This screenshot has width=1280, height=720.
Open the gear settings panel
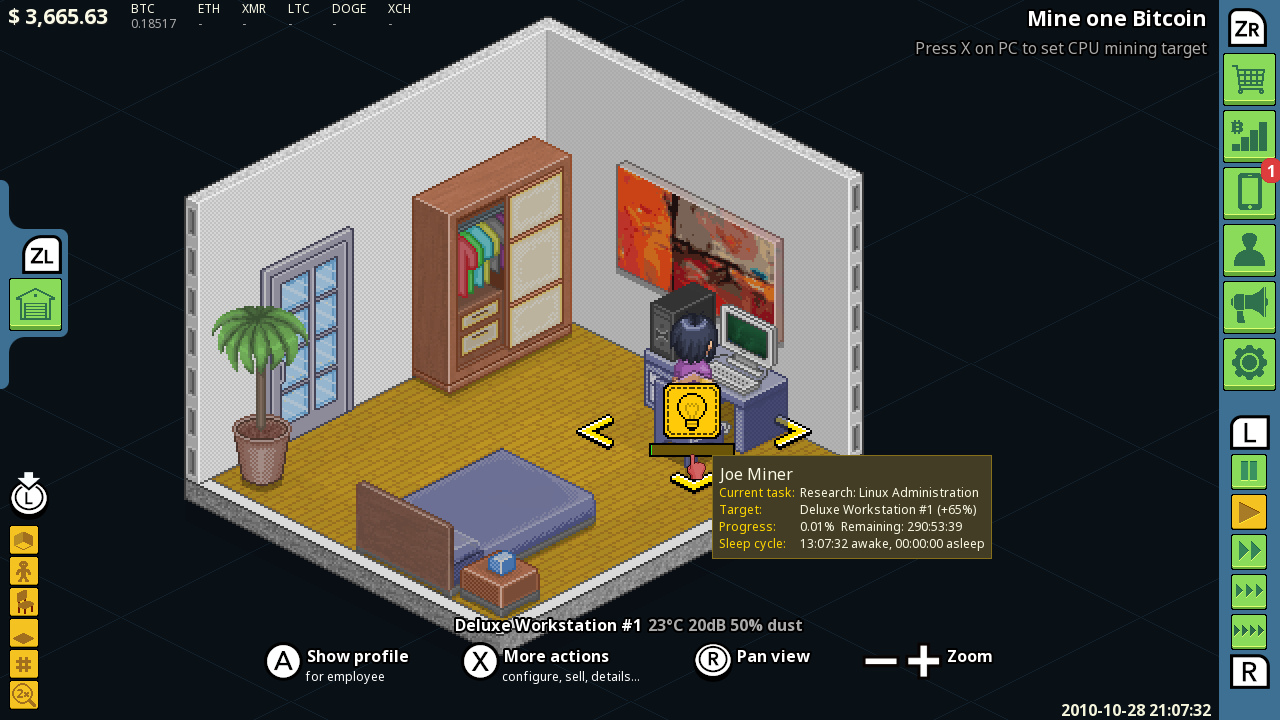tap(1248, 363)
